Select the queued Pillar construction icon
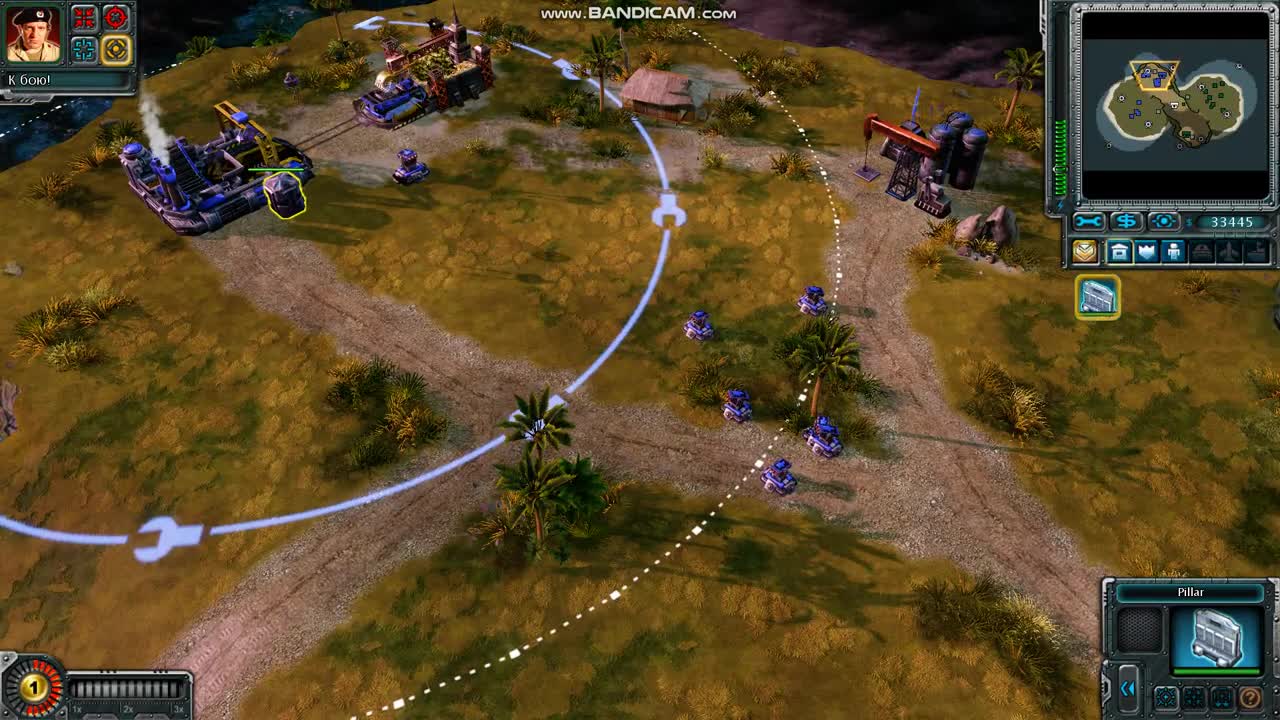Viewport: 1280px width, 720px height. [1097, 298]
